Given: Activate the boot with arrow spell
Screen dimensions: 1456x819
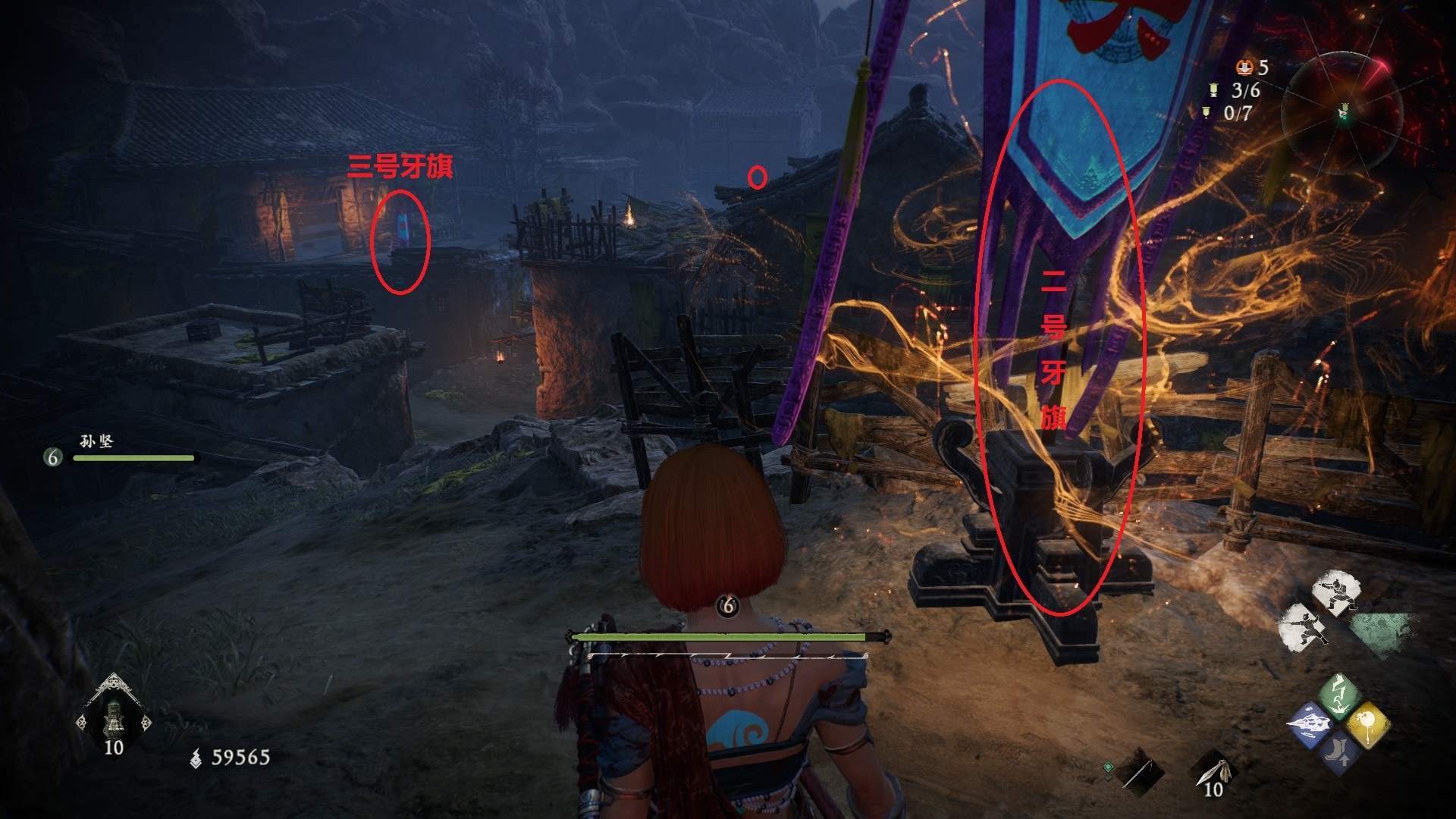Looking at the screenshot, I should 1338,752.
